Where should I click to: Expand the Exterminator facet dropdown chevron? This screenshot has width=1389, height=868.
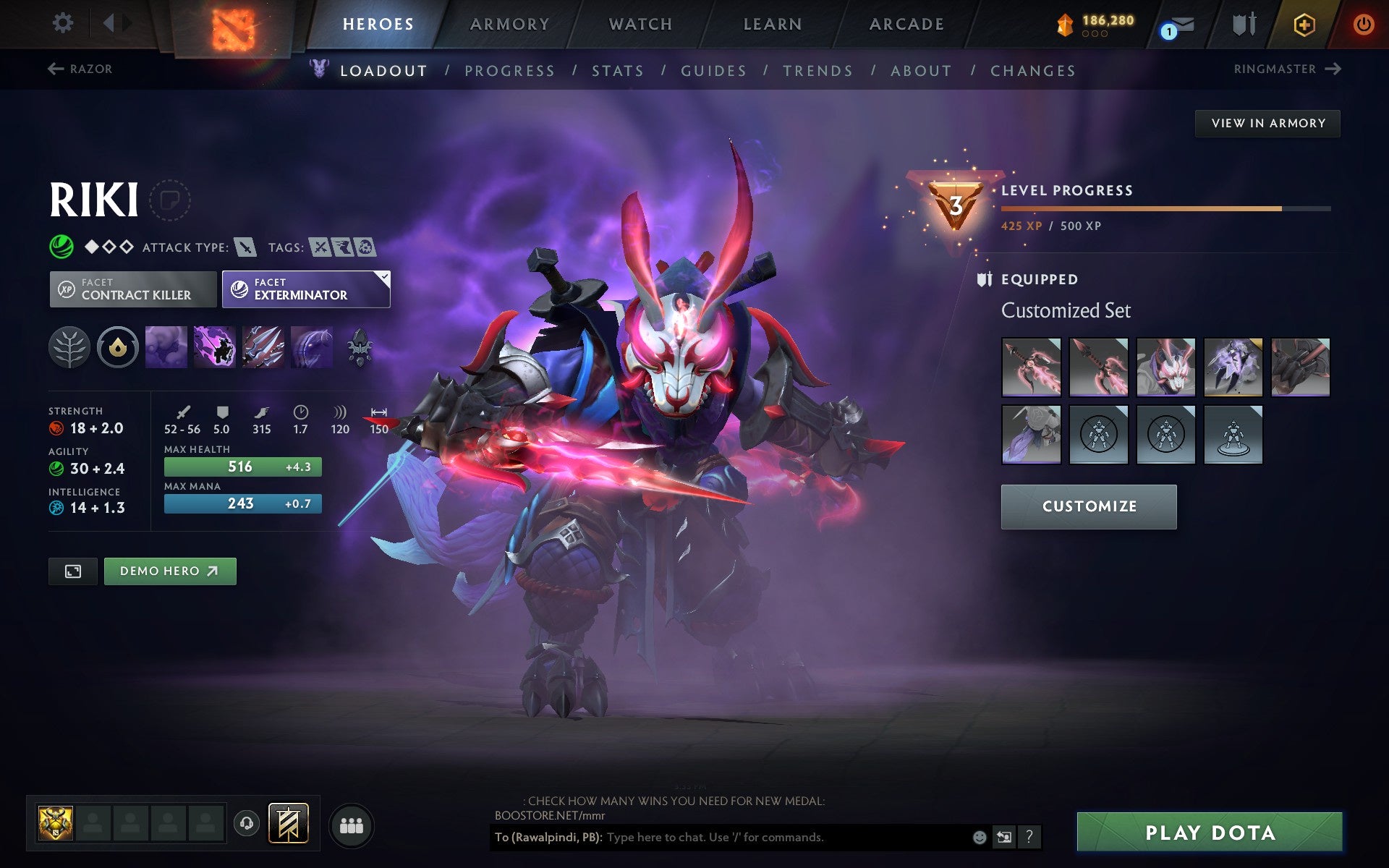383,276
